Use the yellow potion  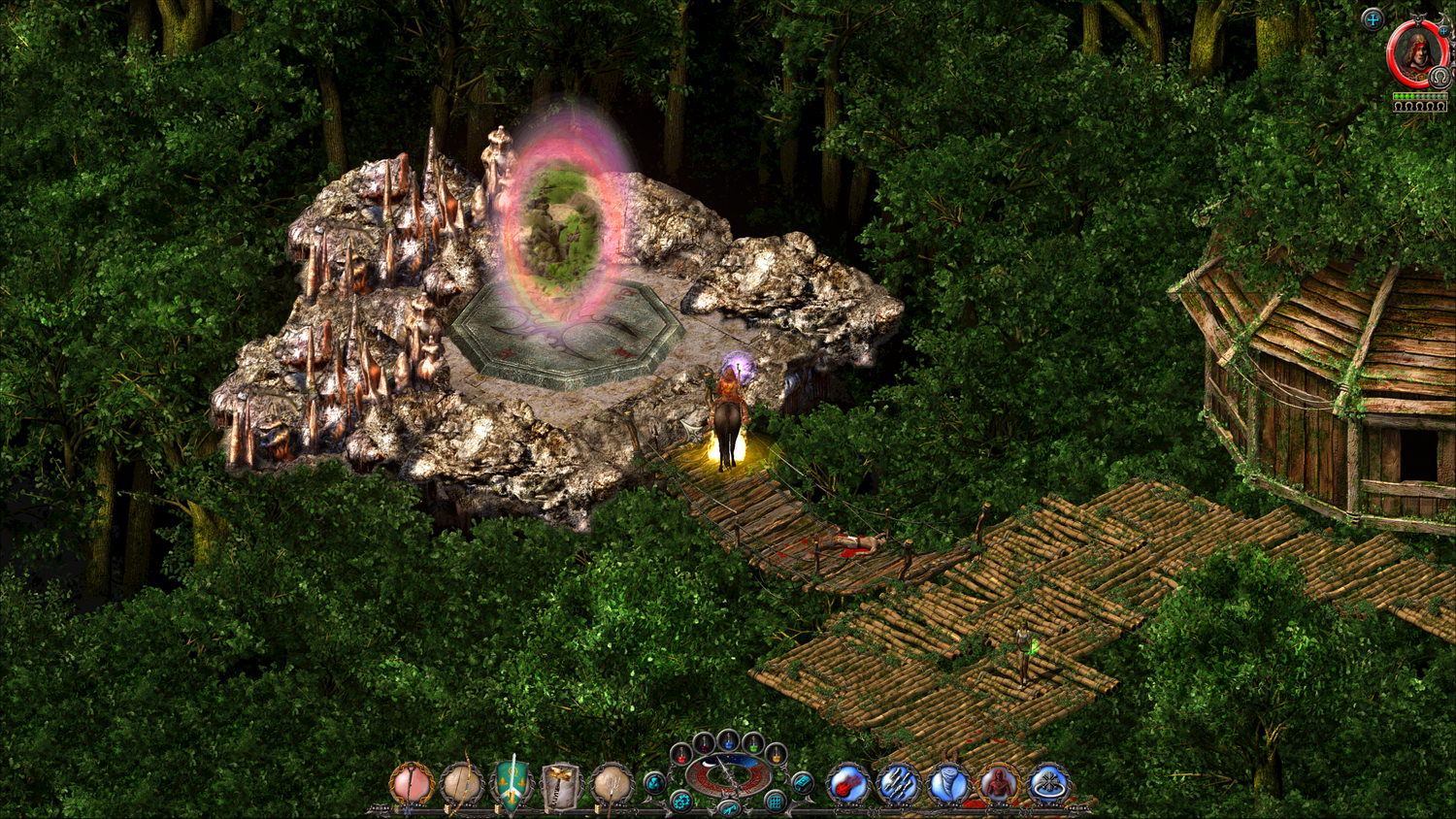[775, 754]
